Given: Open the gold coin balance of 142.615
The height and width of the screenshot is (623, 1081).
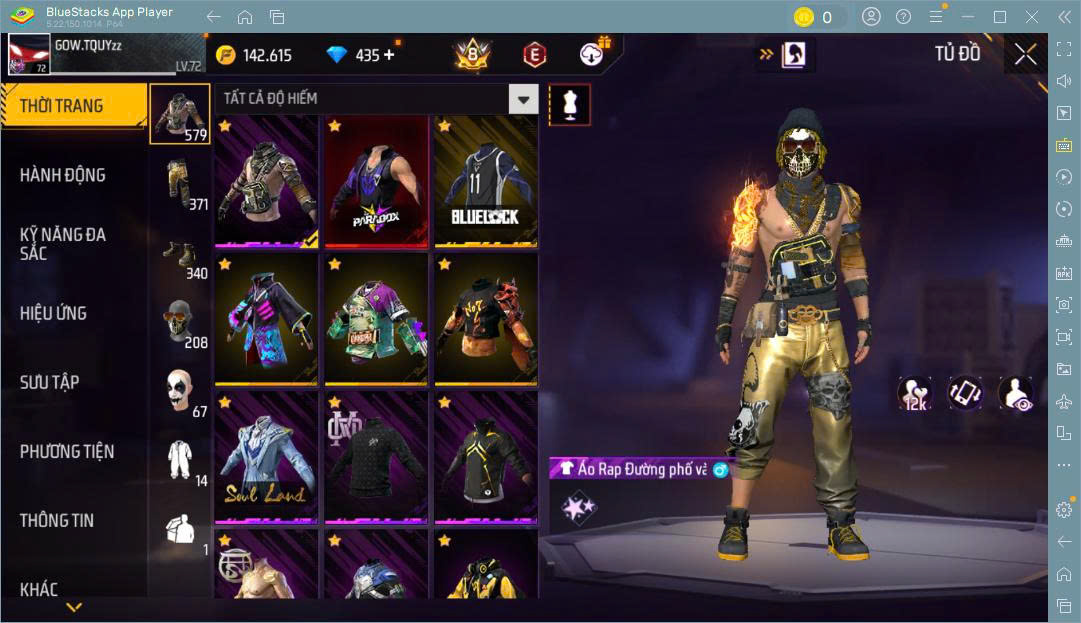Looking at the screenshot, I should [255, 55].
